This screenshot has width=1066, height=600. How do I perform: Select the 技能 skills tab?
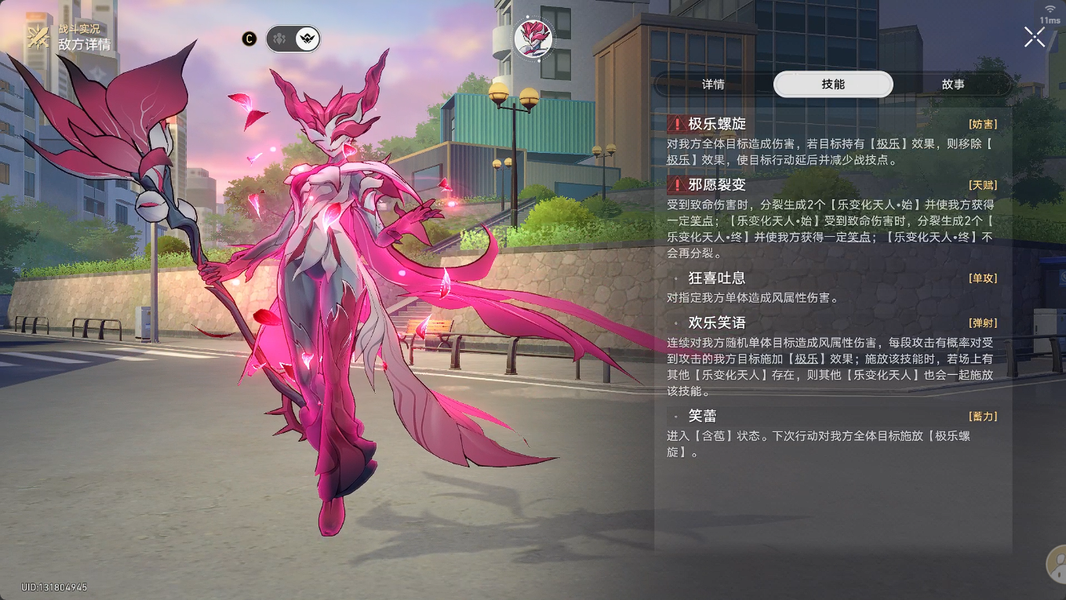pos(832,85)
